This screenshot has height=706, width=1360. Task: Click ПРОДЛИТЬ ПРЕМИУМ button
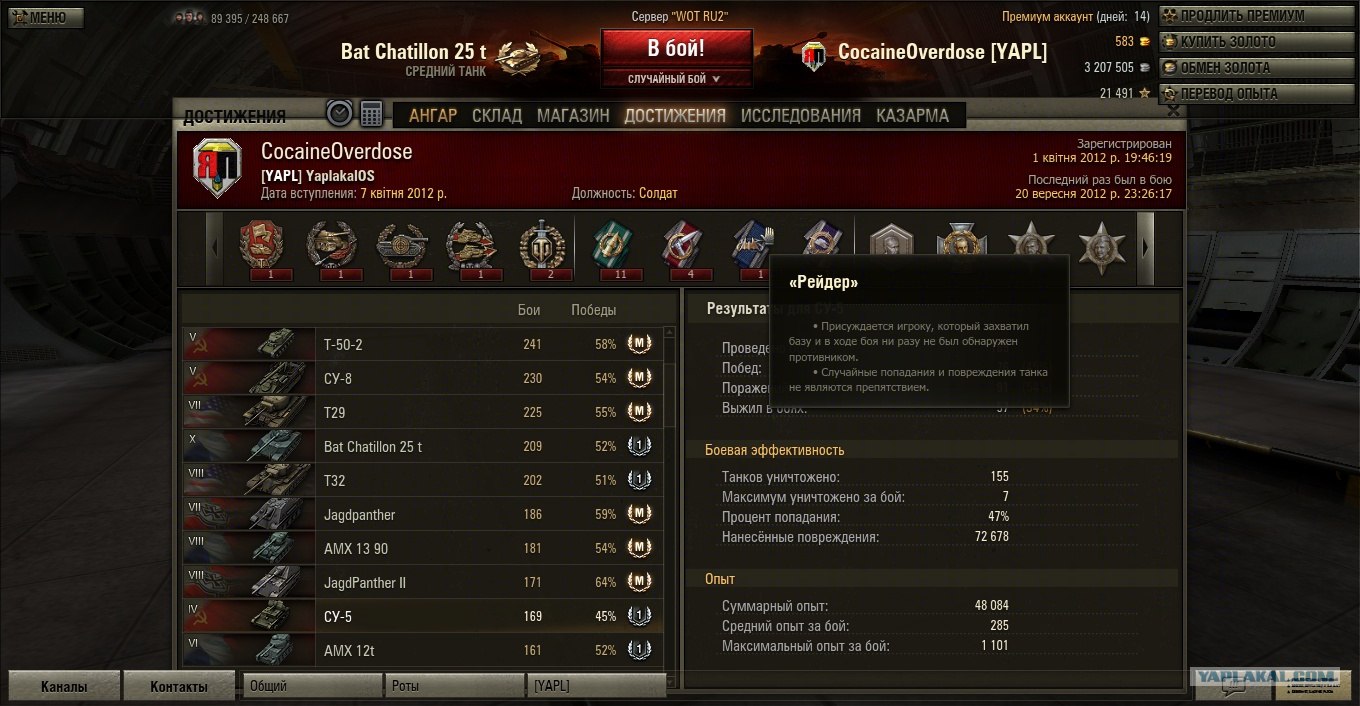tap(1241, 16)
